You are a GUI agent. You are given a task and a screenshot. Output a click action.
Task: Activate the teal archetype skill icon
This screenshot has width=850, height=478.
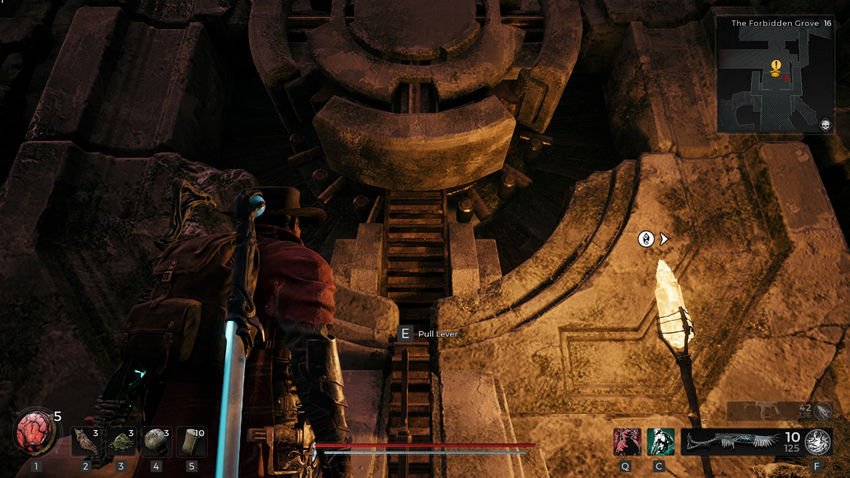[660, 441]
